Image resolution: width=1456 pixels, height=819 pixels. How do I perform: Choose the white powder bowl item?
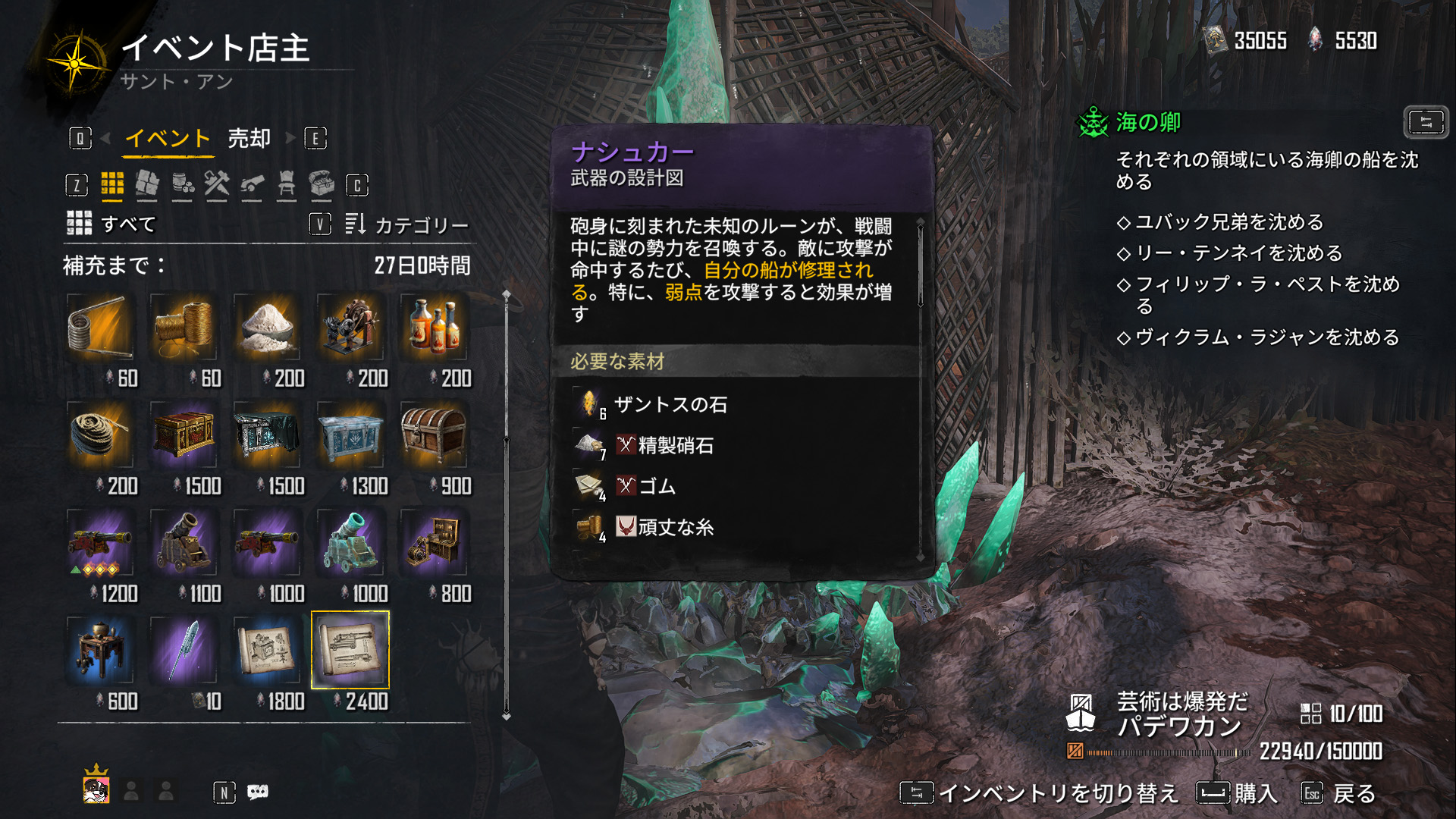267,328
